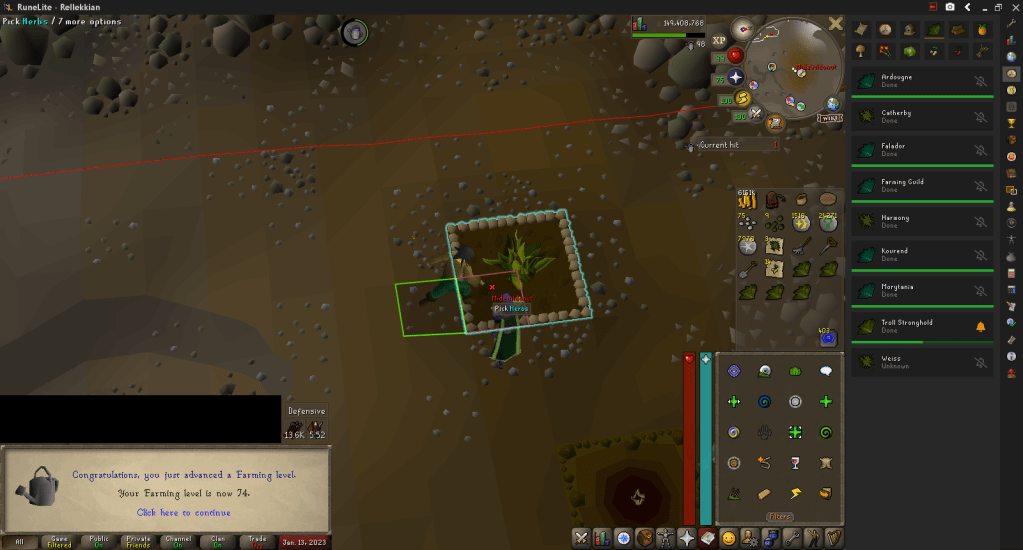Viewport: 1023px width, 550px height.
Task: Open the world map globe
Action: (x=776, y=123)
